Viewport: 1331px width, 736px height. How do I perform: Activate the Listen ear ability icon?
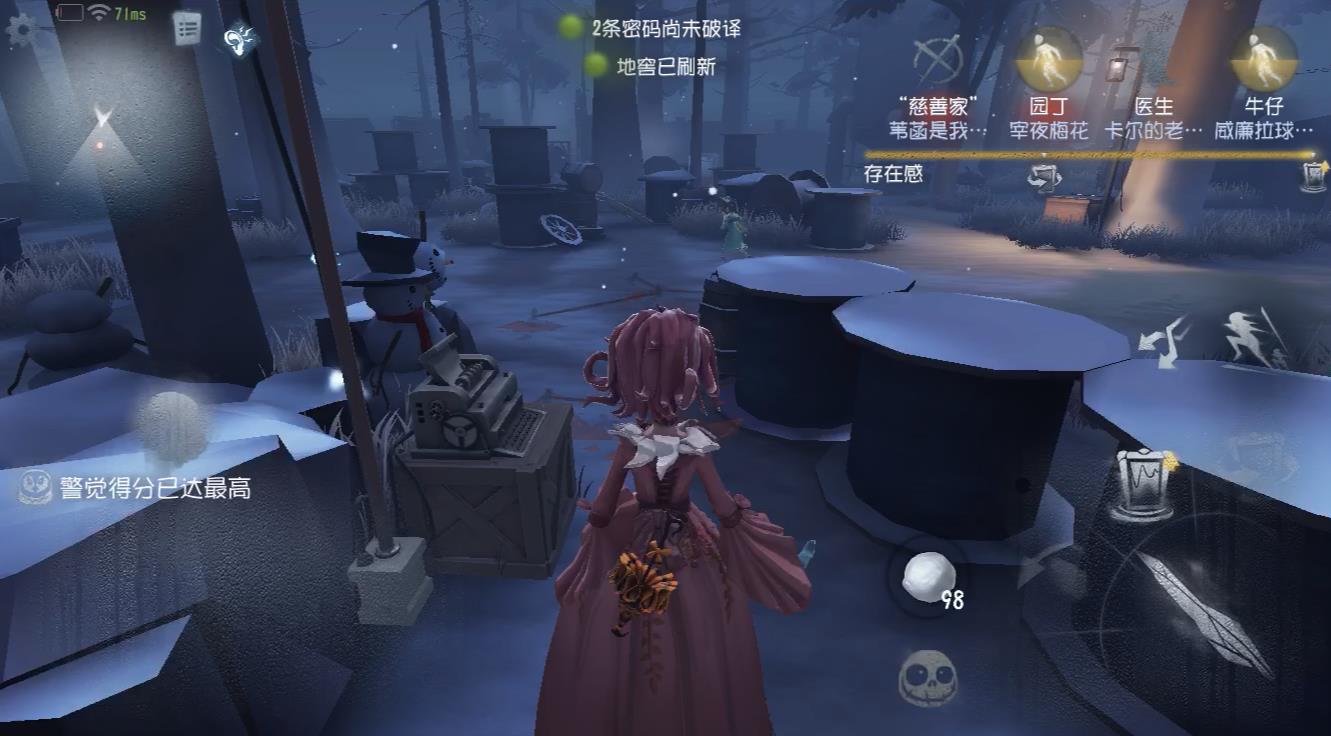point(236,42)
